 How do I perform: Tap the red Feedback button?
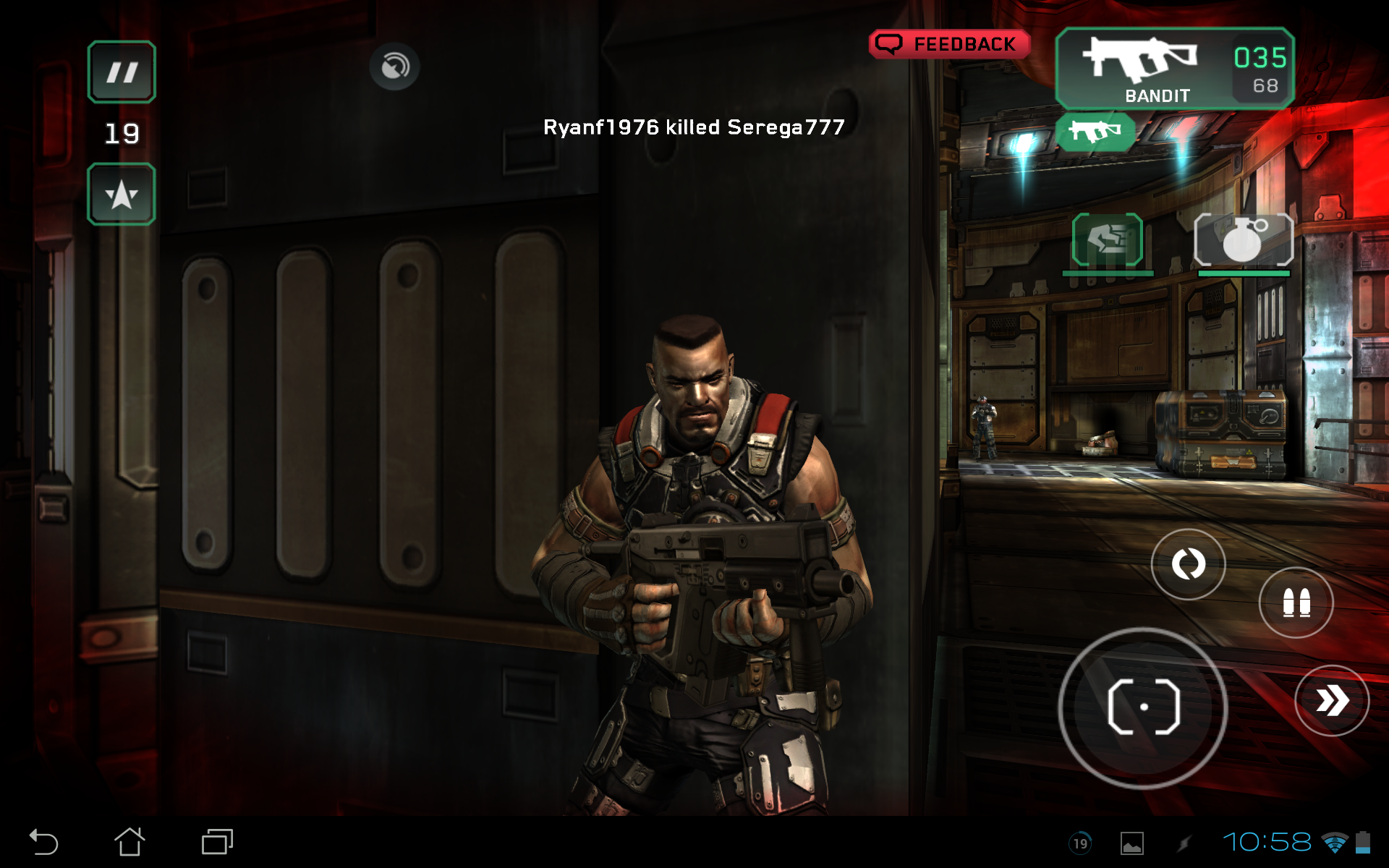(x=949, y=44)
